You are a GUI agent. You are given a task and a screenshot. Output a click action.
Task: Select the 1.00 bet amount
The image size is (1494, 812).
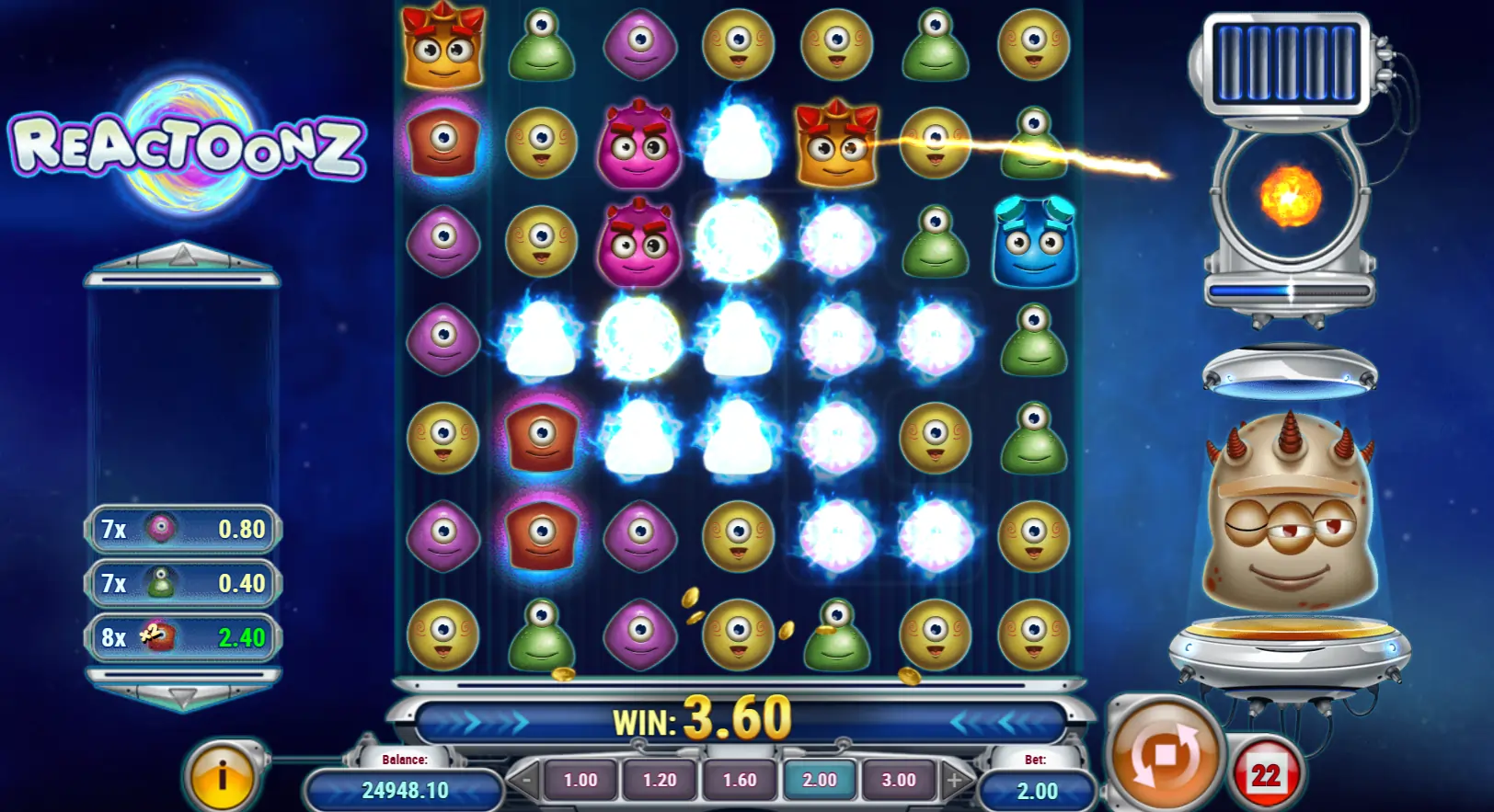pos(580,781)
